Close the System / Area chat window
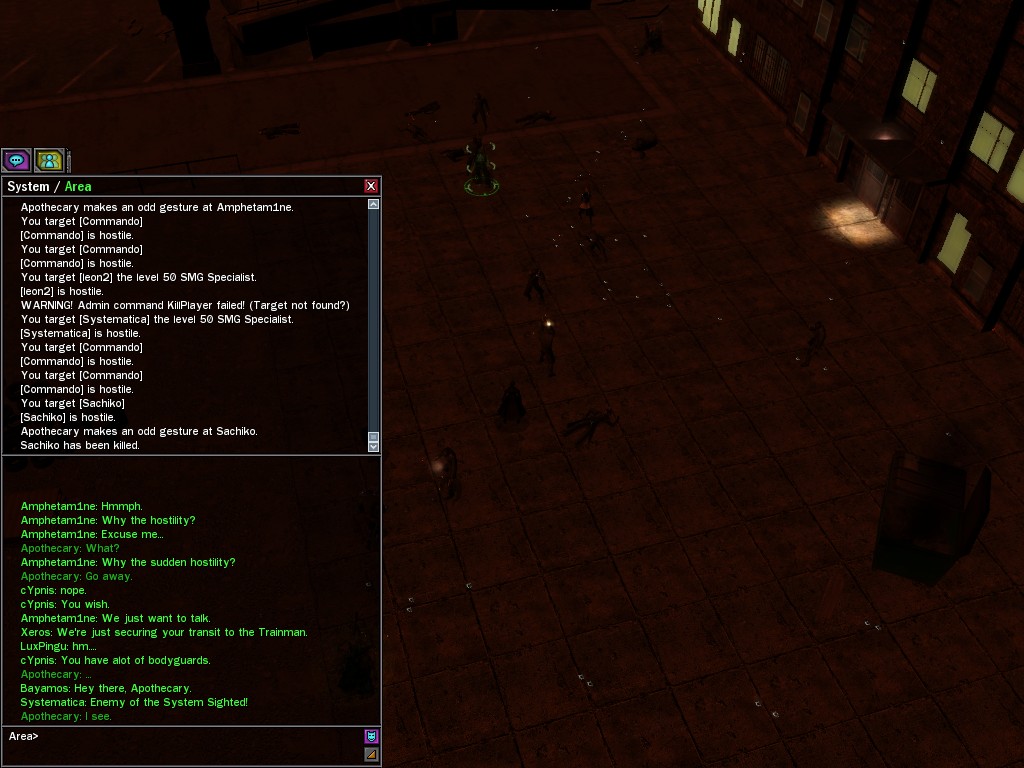Image resolution: width=1024 pixels, height=768 pixels. pos(371,186)
